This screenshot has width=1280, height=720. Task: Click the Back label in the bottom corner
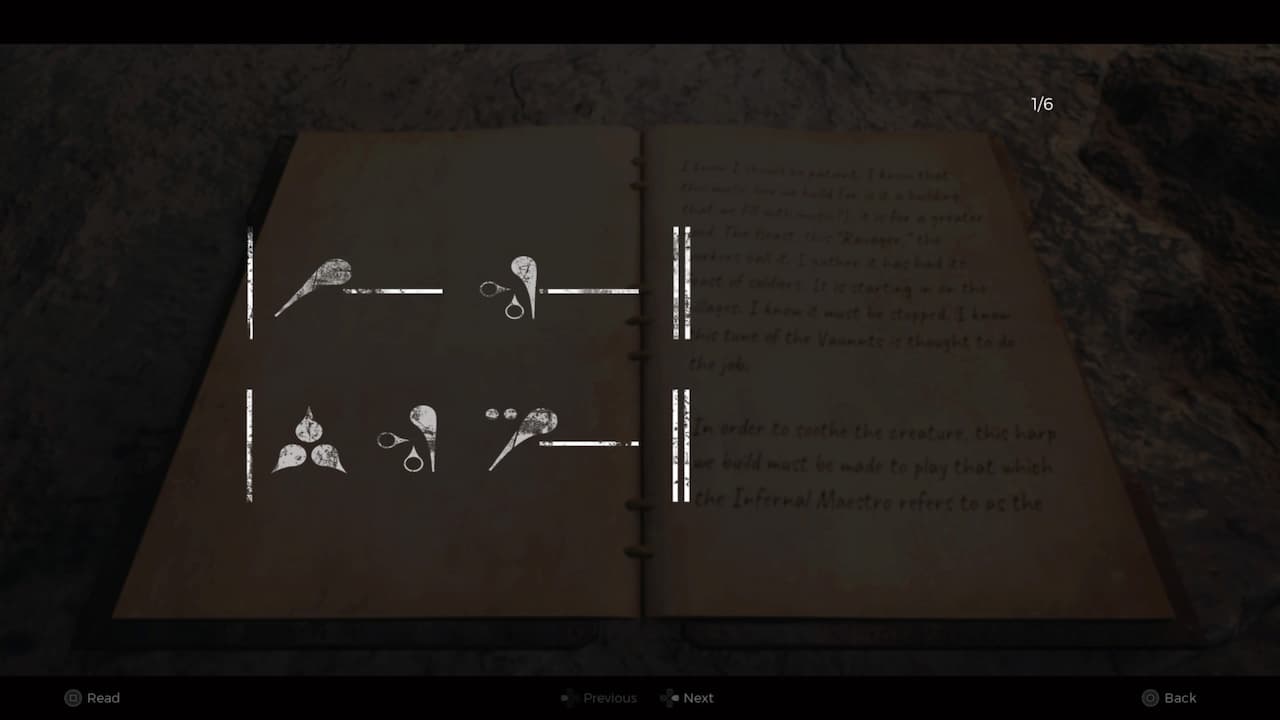tap(1179, 697)
